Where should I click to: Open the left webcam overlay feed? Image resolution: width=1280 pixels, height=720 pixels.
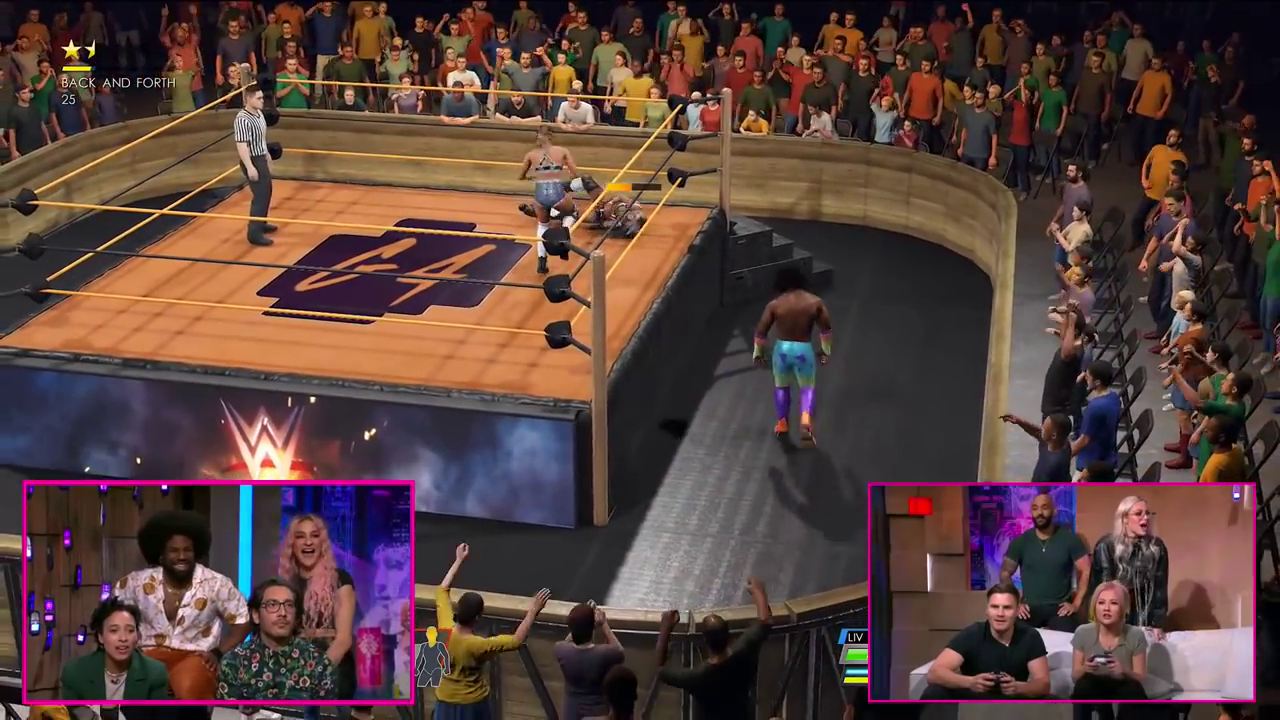219,592
